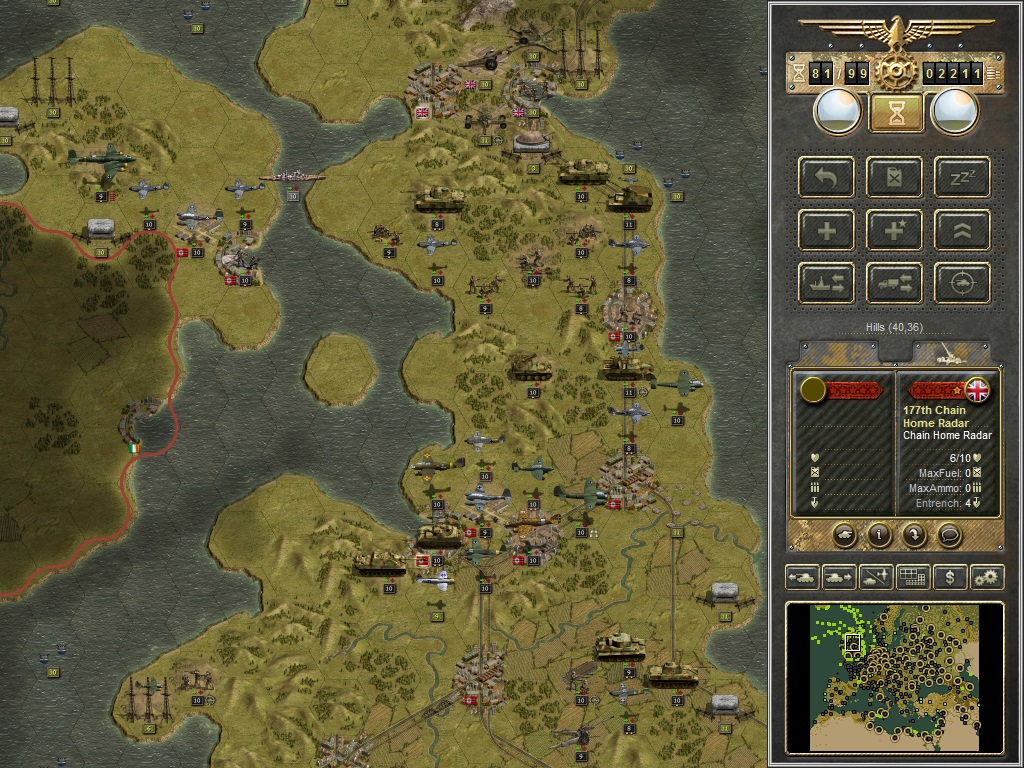
Task: Mount or dismount the truck transport
Action: point(896,283)
